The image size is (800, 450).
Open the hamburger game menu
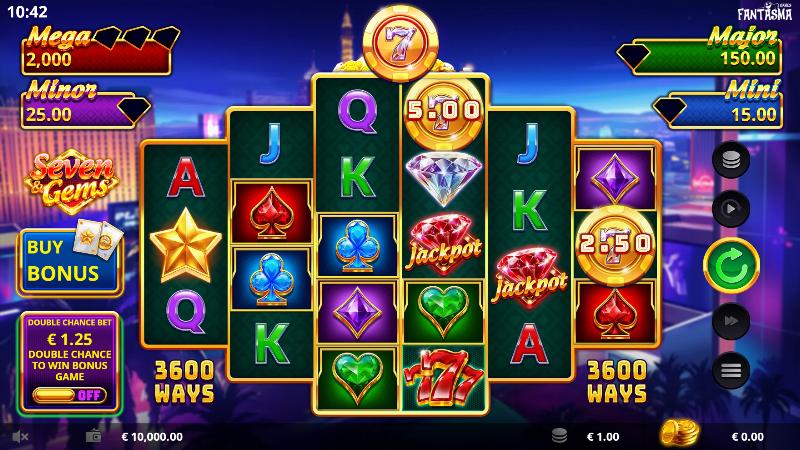click(731, 371)
